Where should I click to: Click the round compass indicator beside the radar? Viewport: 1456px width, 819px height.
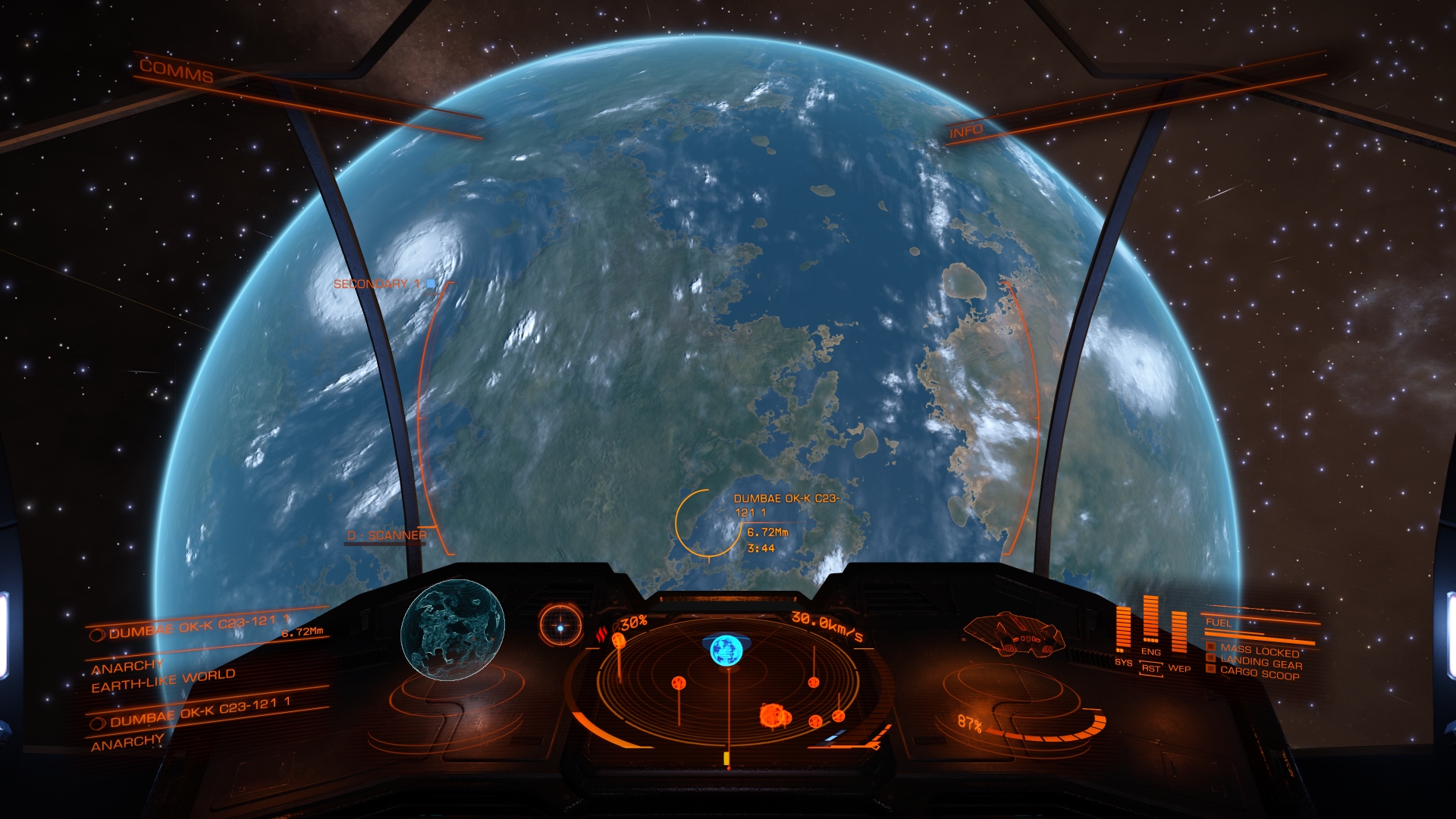point(560,626)
